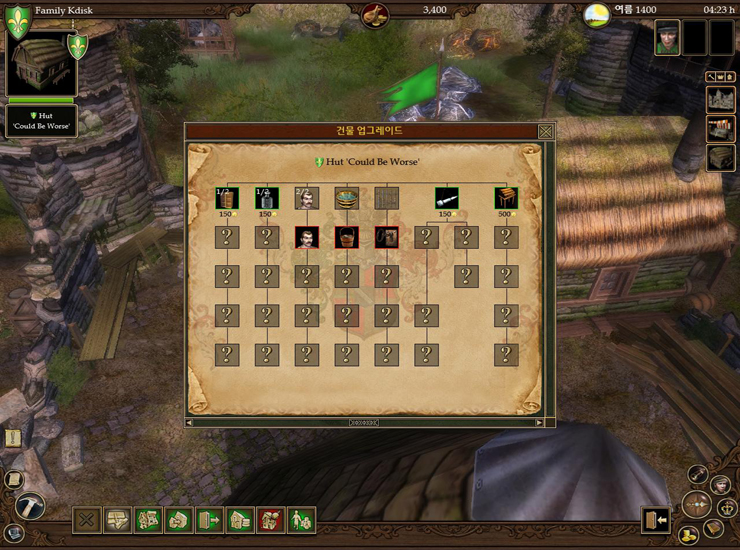Viewport: 740px width, 550px height.
Task: Select the lantern bottle upgrade costing 150
Action: pyautogui.click(x=267, y=198)
